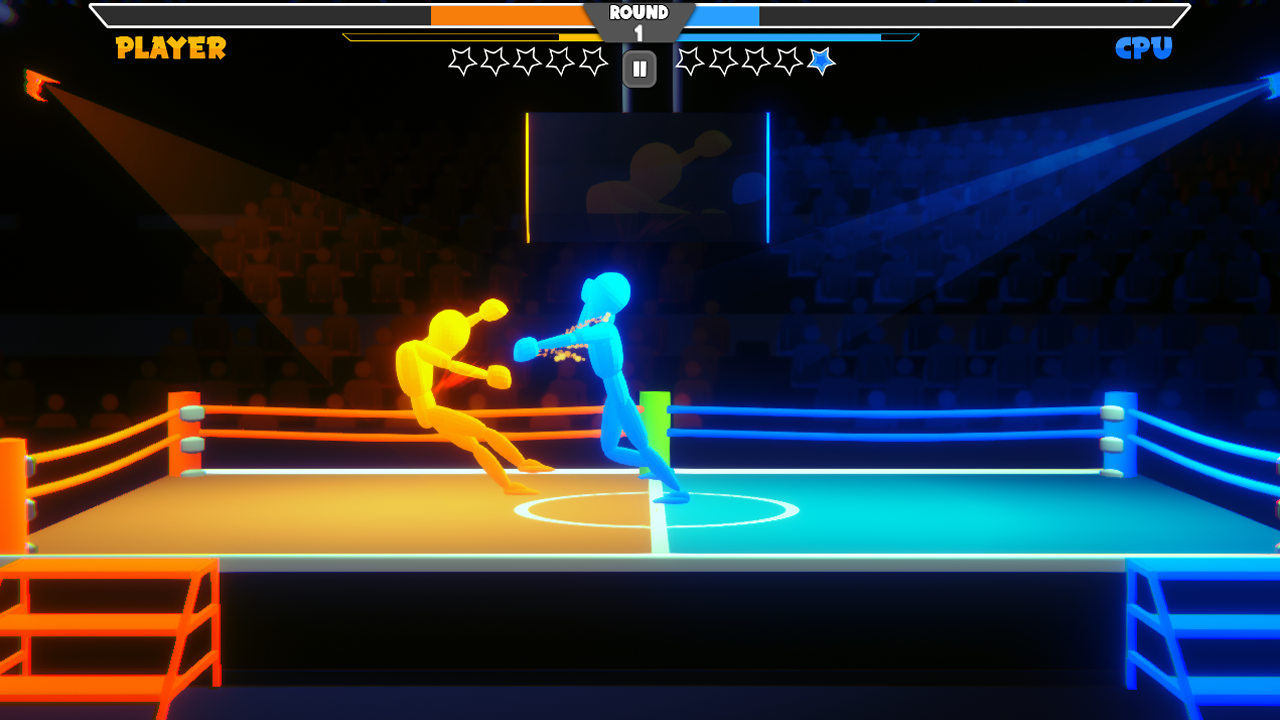Select the first empty star on player side
Screen dimensions: 1280x720
464,62
